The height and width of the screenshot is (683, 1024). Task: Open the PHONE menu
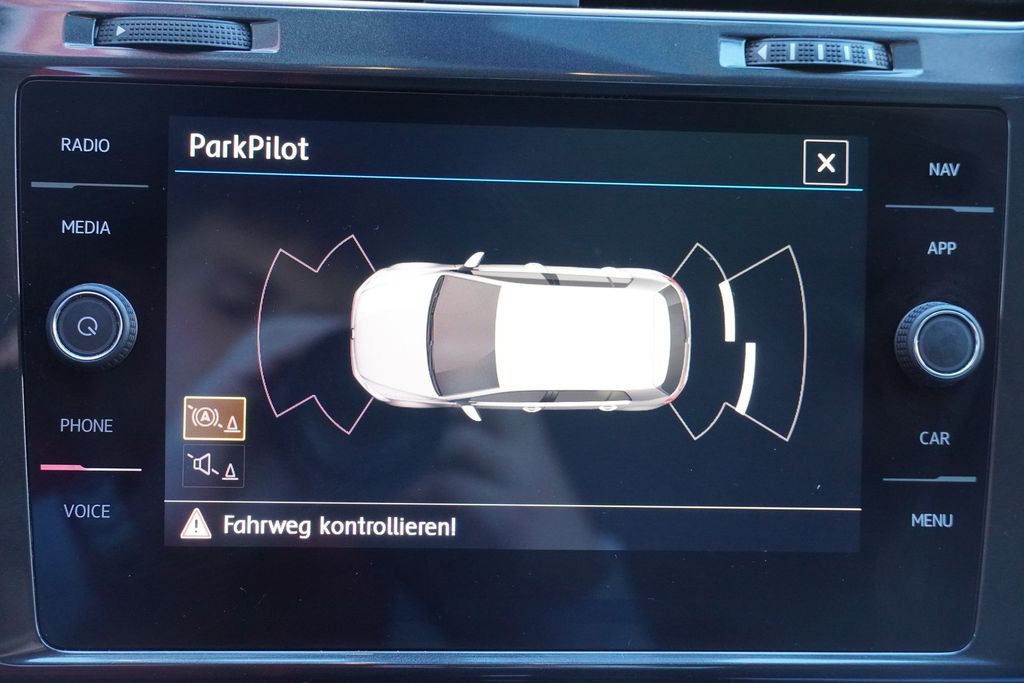pyautogui.click(x=86, y=426)
